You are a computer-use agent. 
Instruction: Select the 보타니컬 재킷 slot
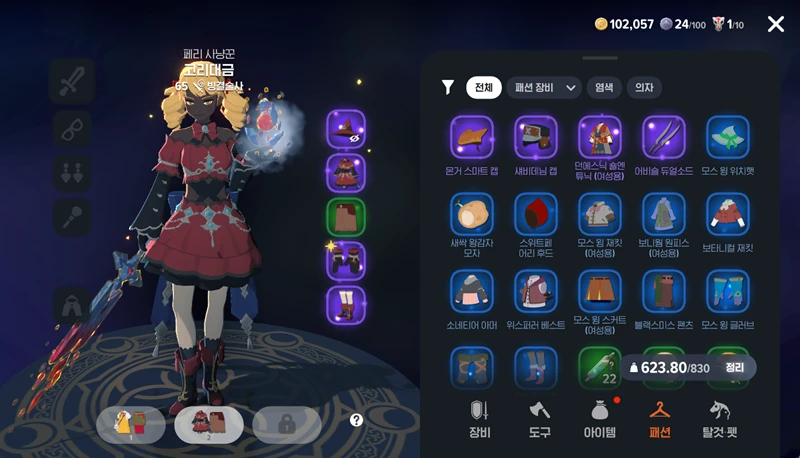coord(728,214)
